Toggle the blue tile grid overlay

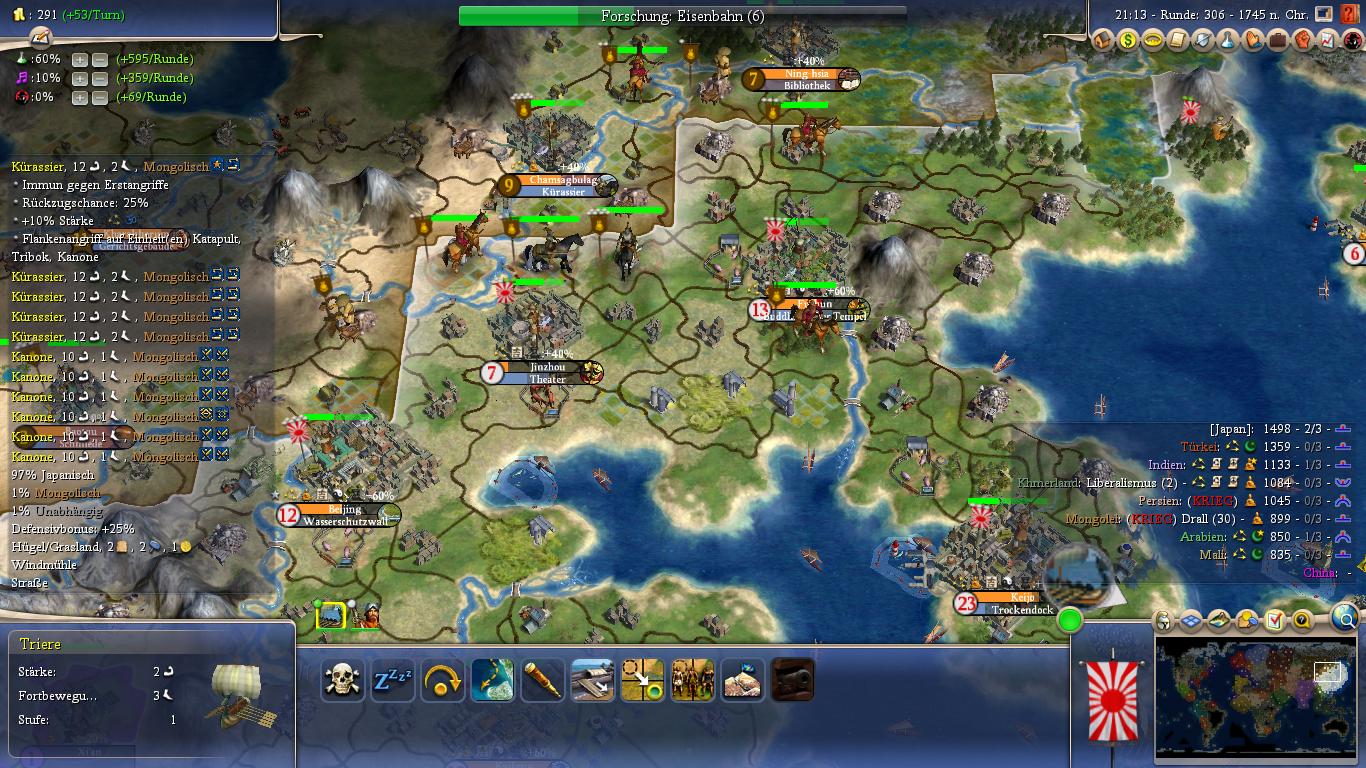click(1190, 621)
